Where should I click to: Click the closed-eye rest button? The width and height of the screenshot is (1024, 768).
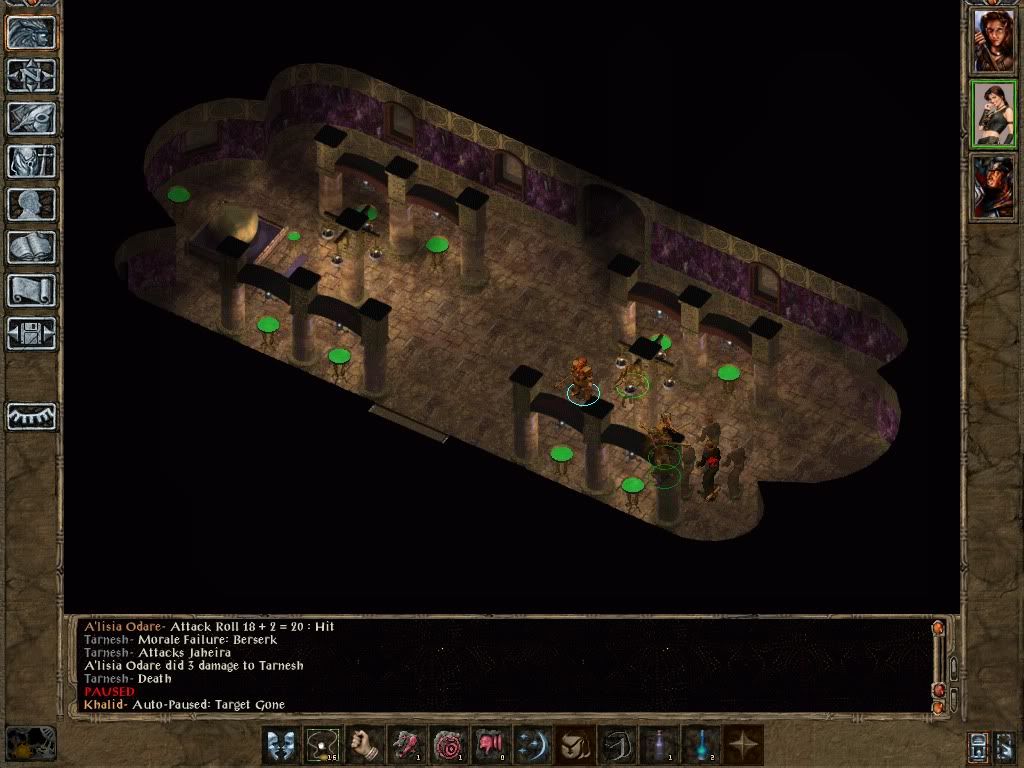point(31,416)
